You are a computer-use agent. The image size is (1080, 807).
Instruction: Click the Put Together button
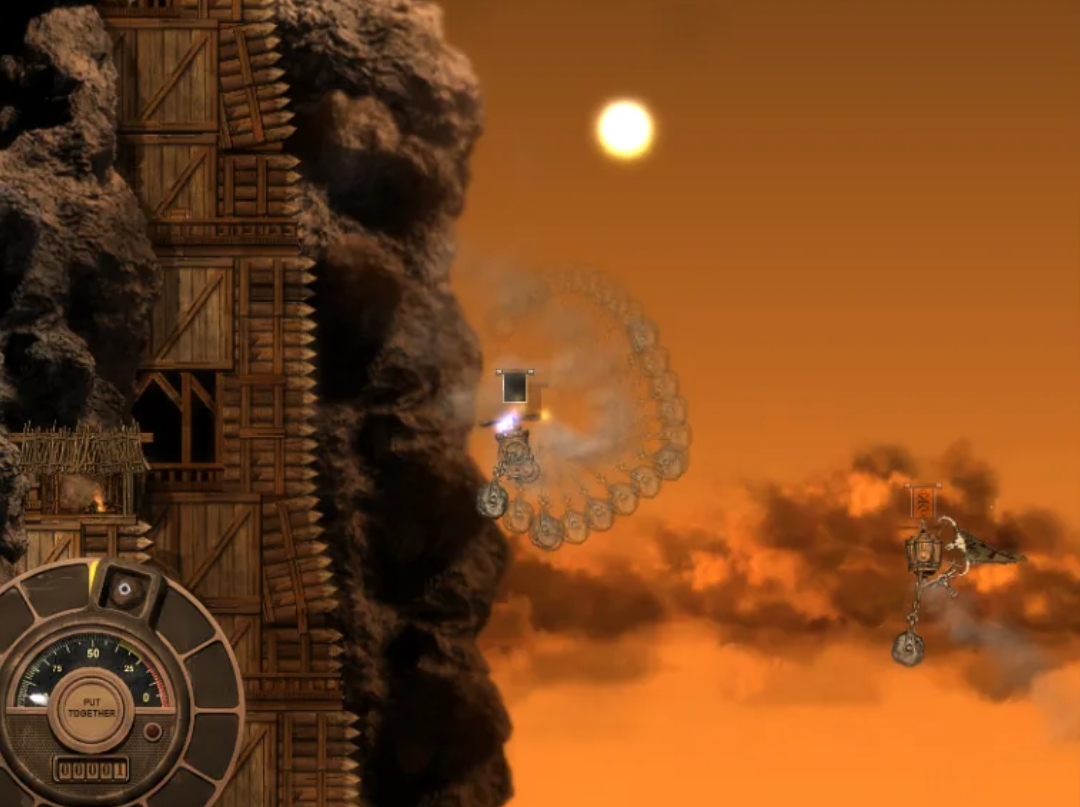[x=92, y=712]
